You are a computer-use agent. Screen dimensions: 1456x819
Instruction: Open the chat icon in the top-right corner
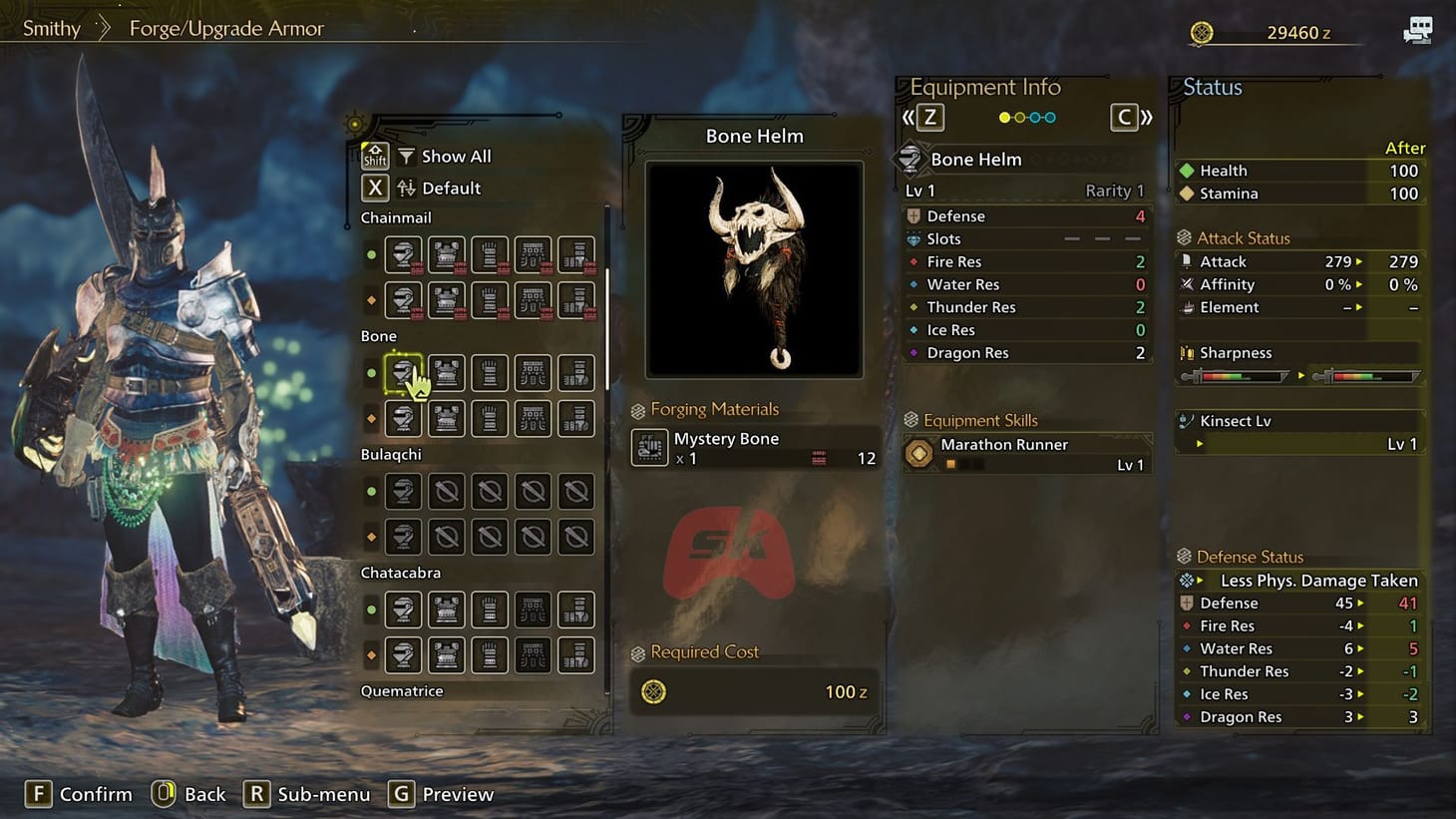click(x=1416, y=29)
